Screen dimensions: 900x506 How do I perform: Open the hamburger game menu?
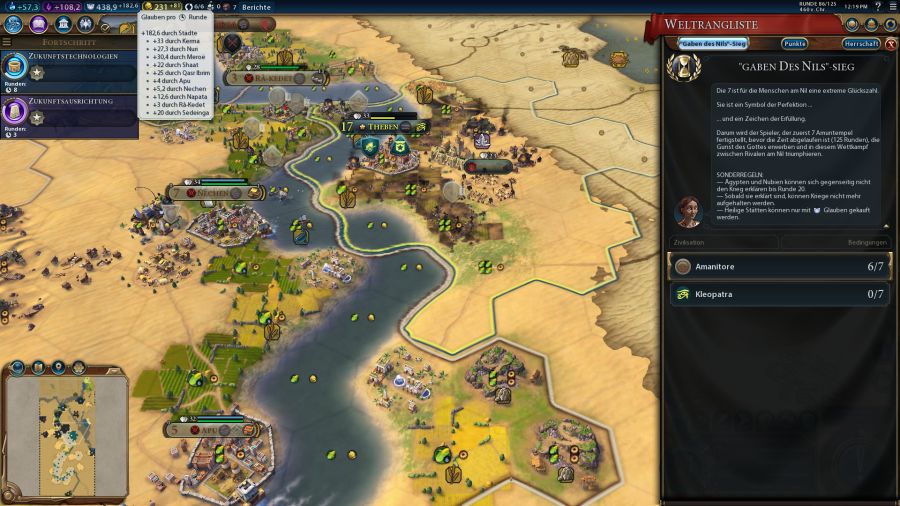[891, 7]
